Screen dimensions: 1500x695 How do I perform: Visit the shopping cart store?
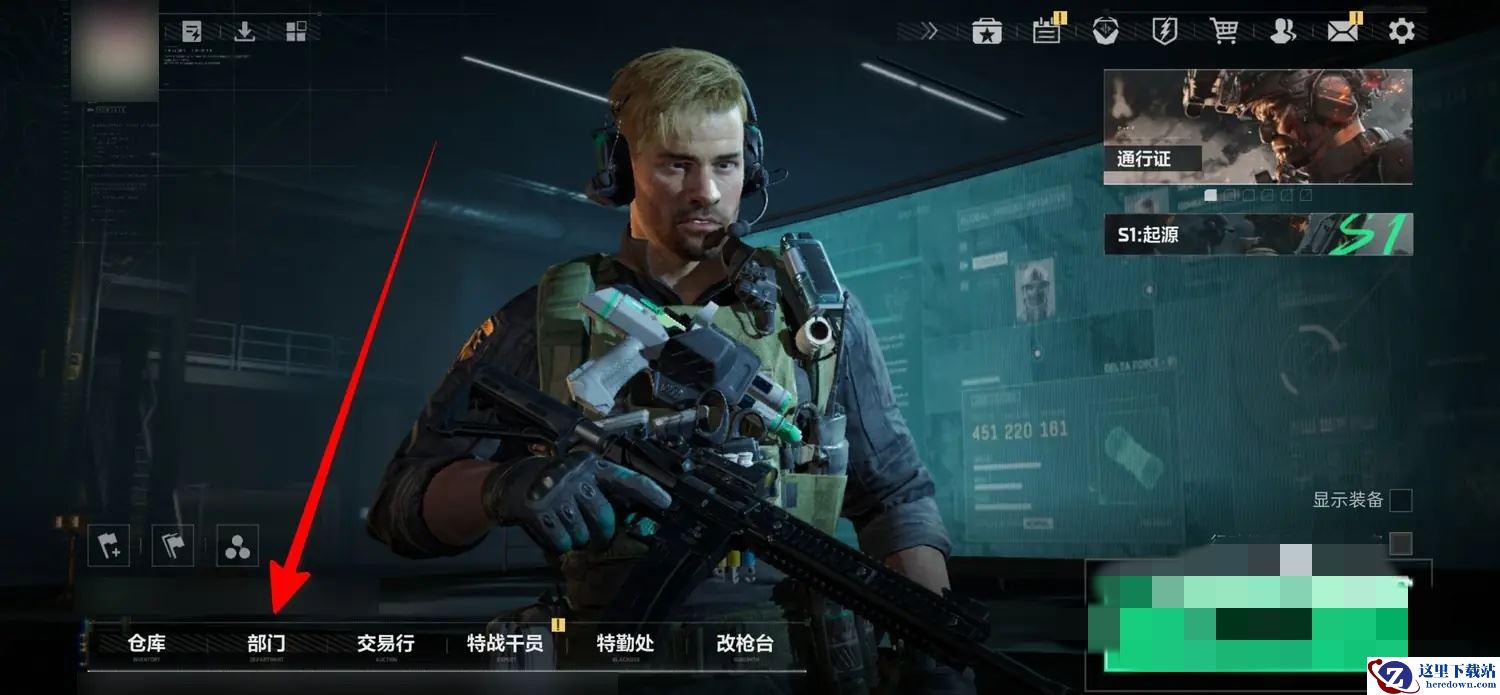tap(1224, 31)
